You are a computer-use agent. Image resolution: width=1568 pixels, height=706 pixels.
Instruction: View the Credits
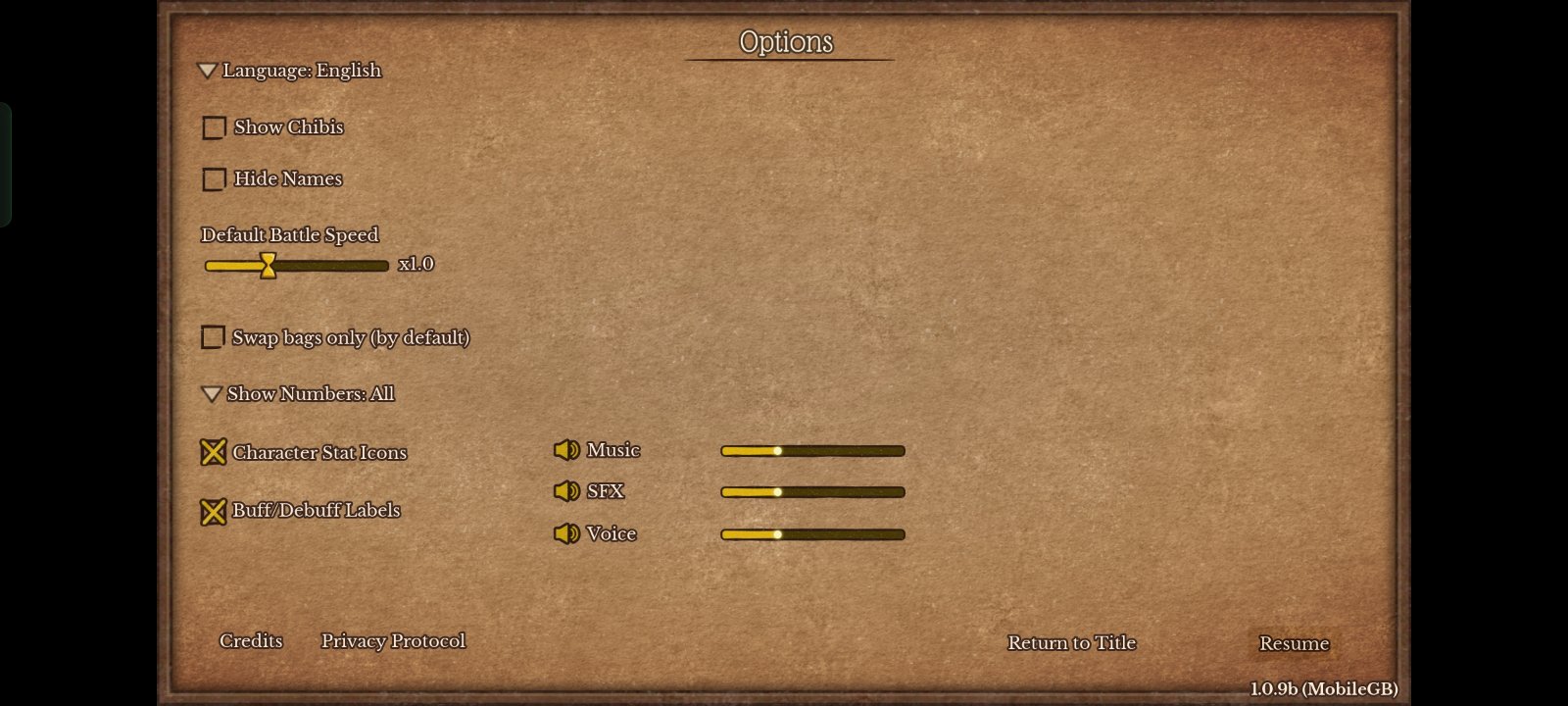click(x=251, y=640)
